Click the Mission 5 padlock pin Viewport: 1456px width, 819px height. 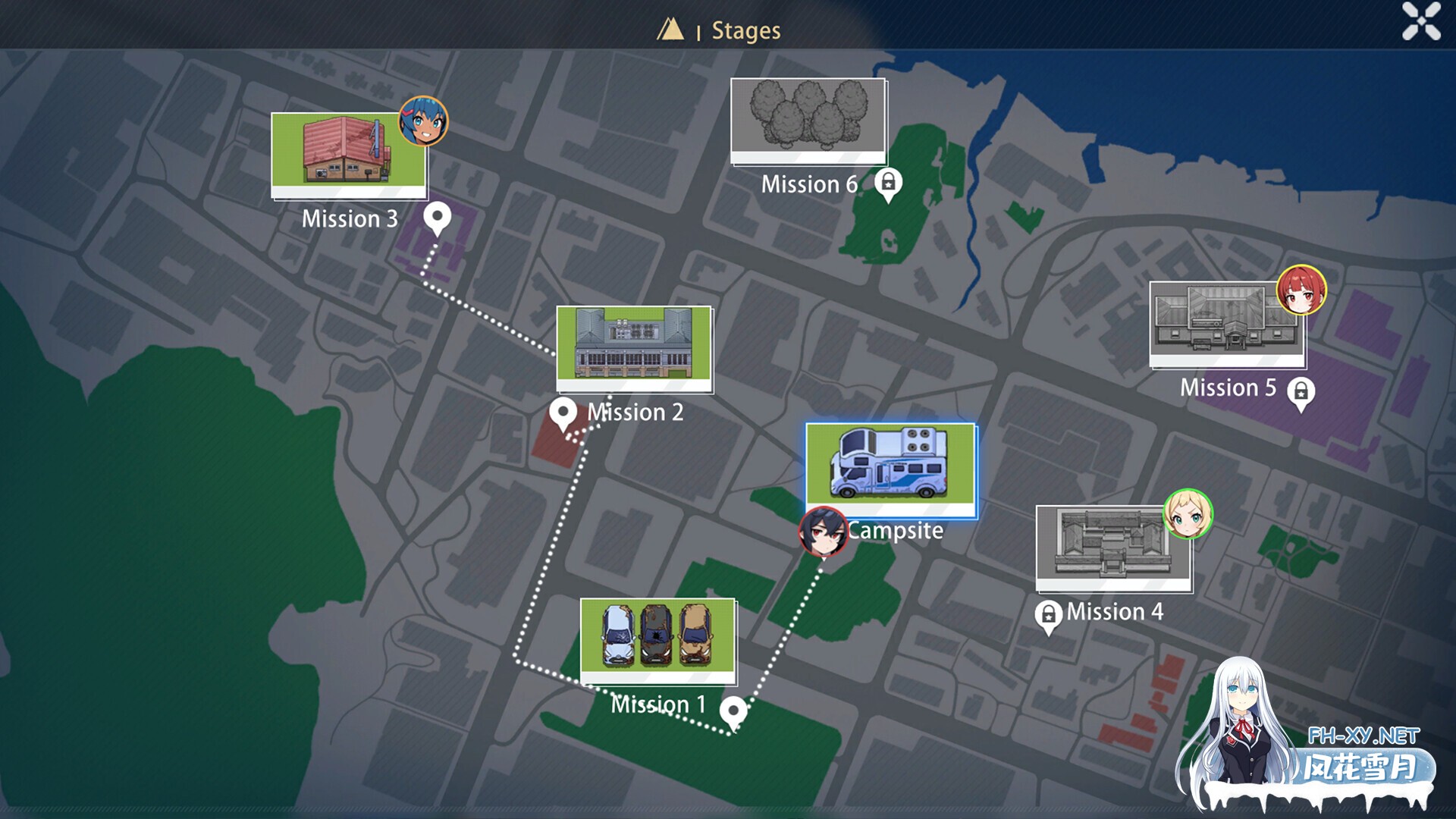[1301, 392]
